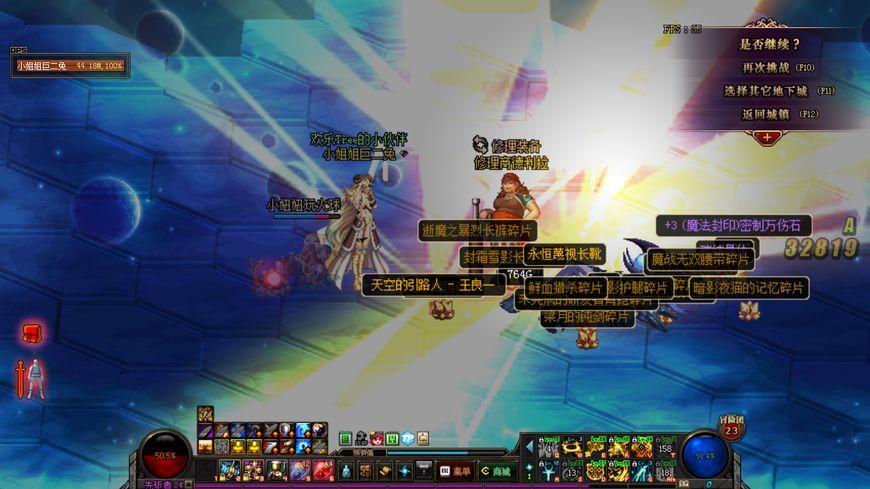
Task: Select the +3 (魔法封印)密制万伤石 drop label
Action: (x=733, y=226)
